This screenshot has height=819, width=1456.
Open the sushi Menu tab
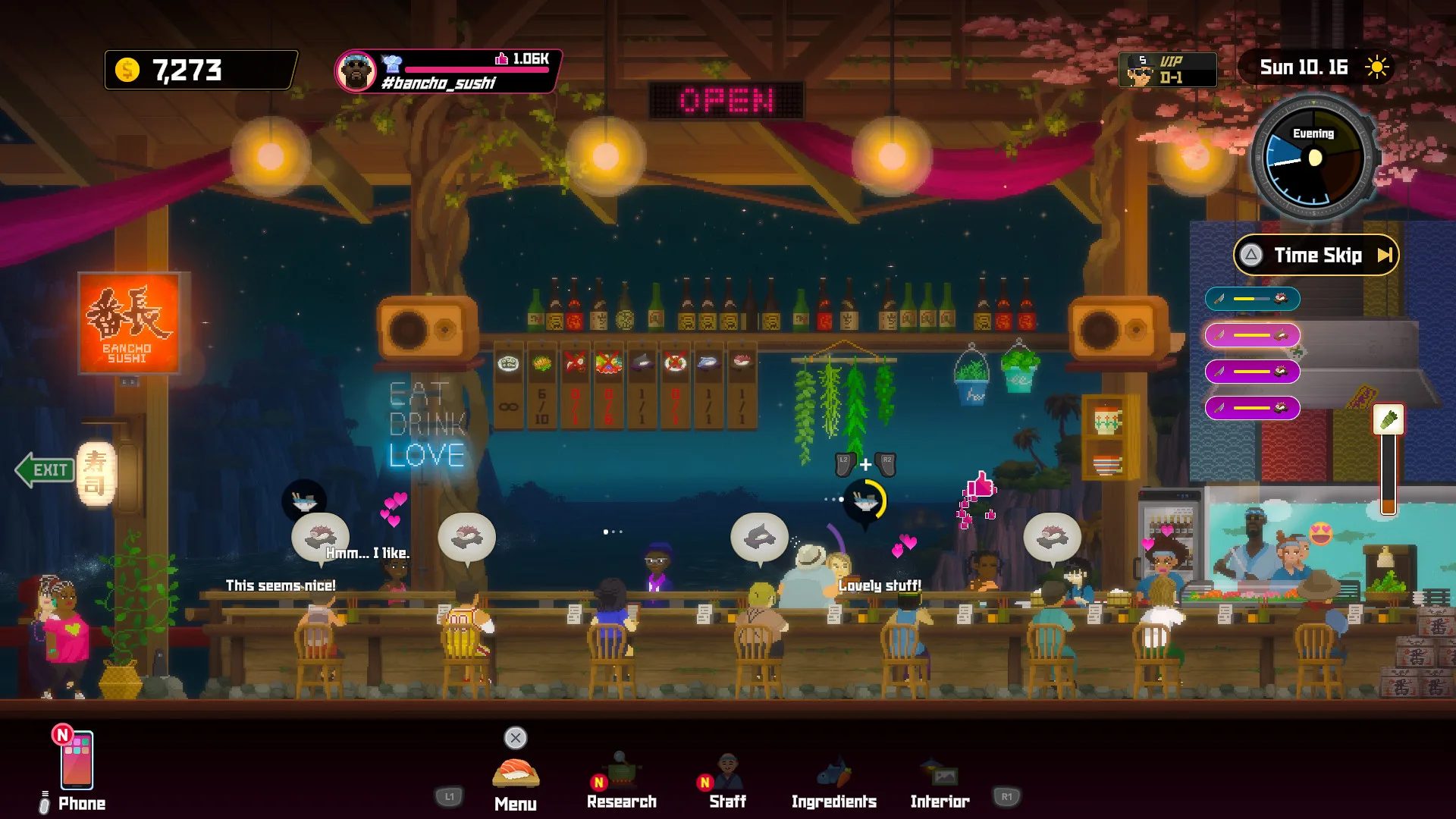click(516, 781)
